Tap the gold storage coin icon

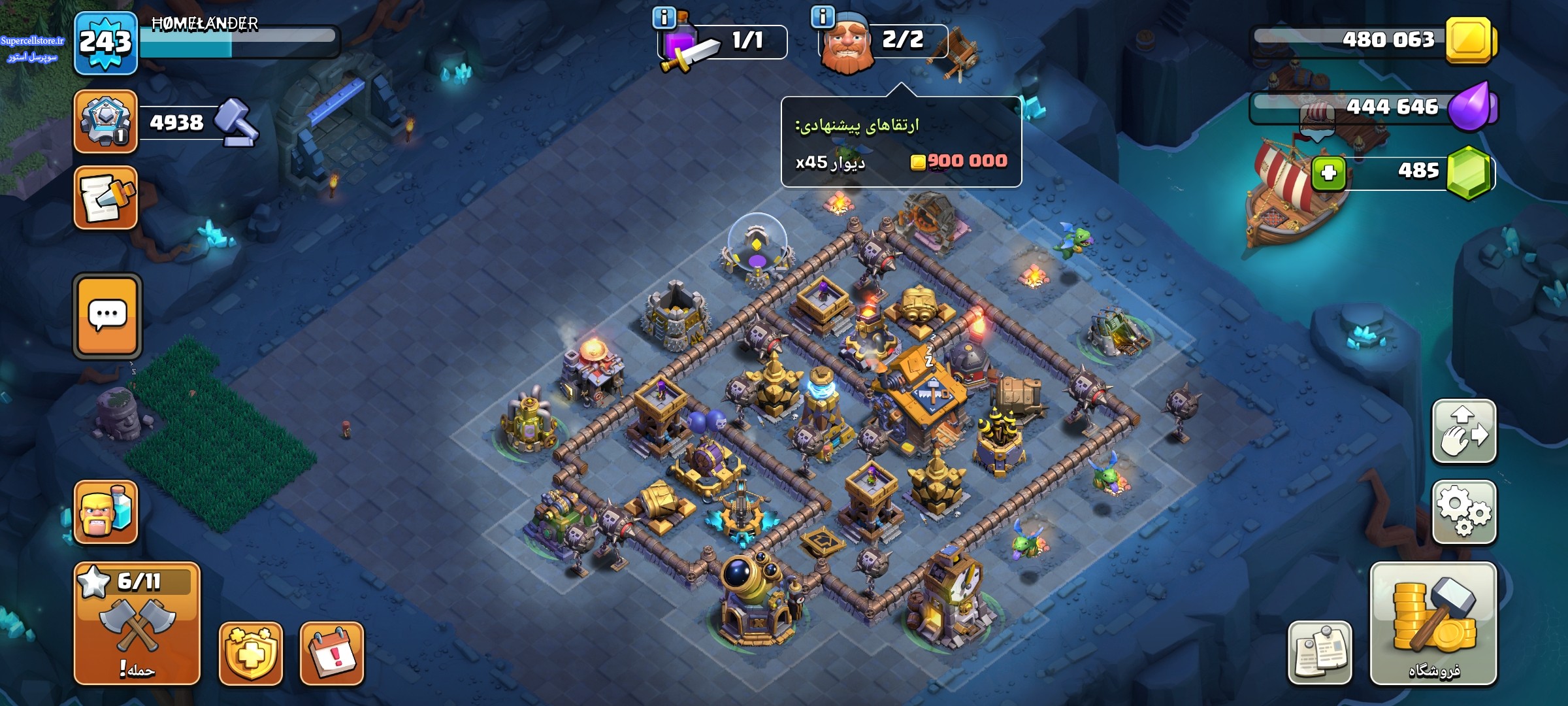(x=1470, y=41)
